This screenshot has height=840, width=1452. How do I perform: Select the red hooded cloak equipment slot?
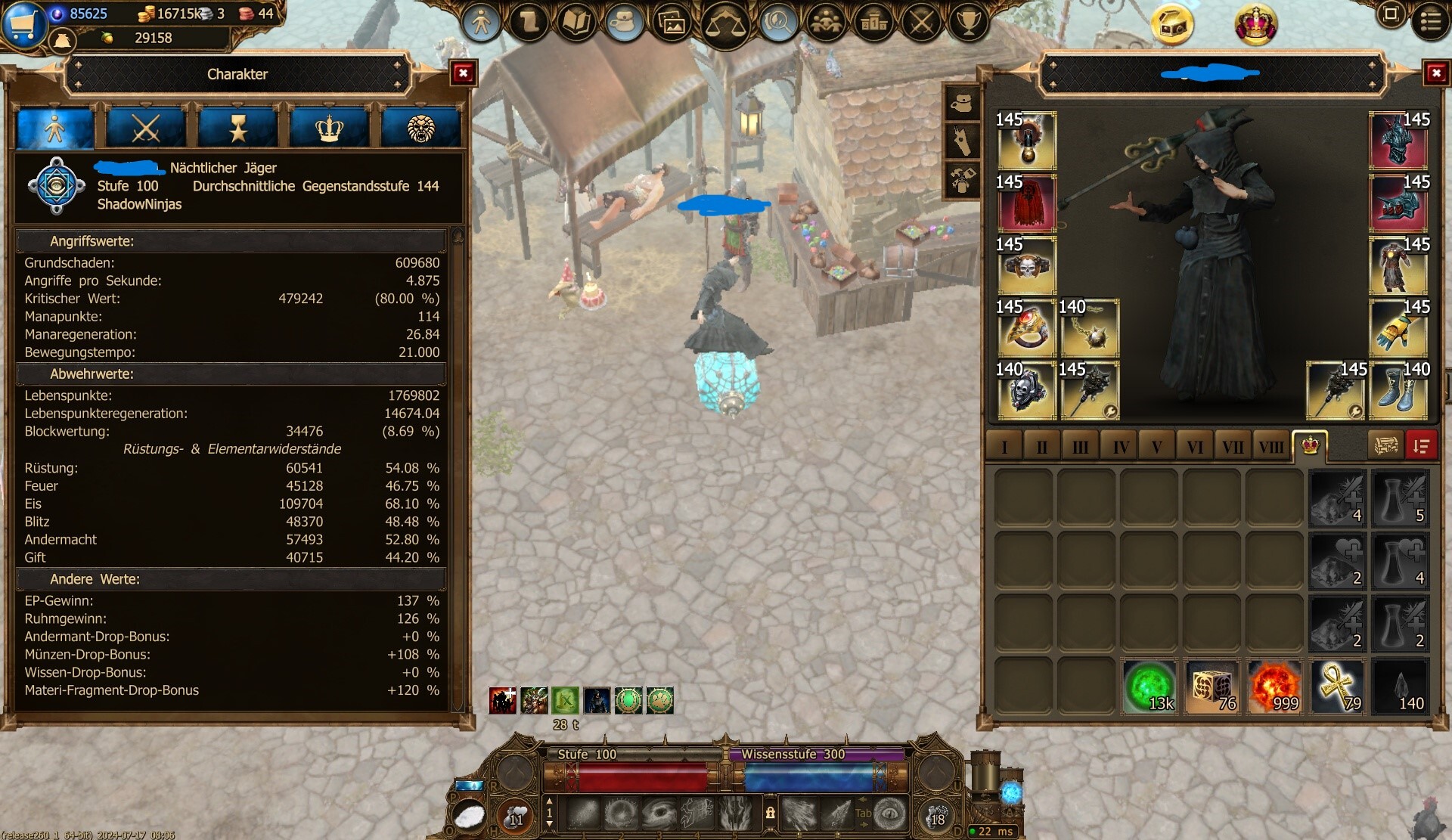pyautogui.click(x=1026, y=203)
